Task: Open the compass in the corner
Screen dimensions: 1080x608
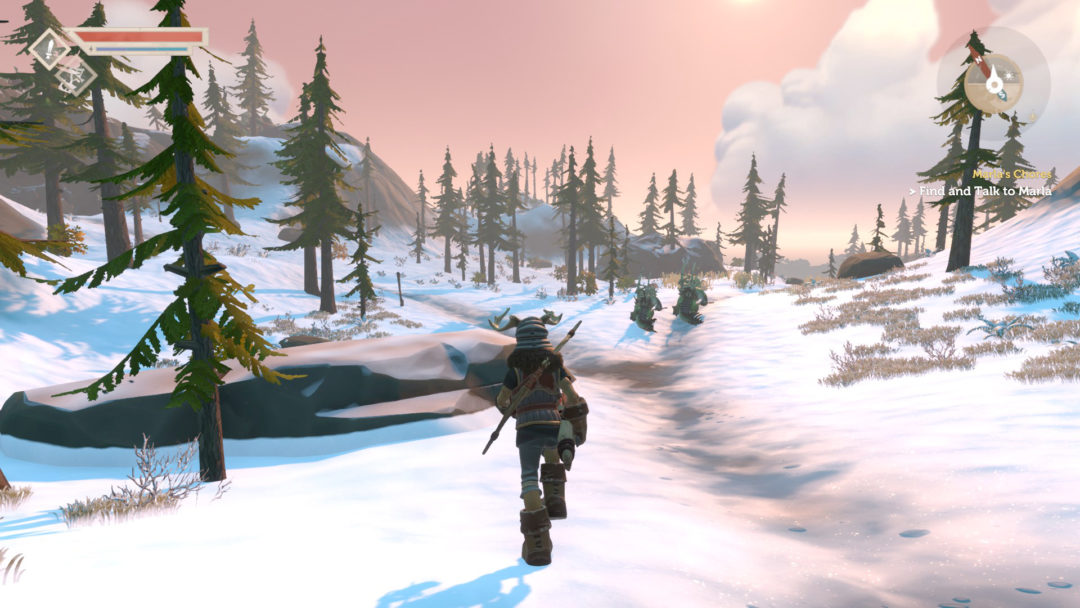Action: coord(992,78)
